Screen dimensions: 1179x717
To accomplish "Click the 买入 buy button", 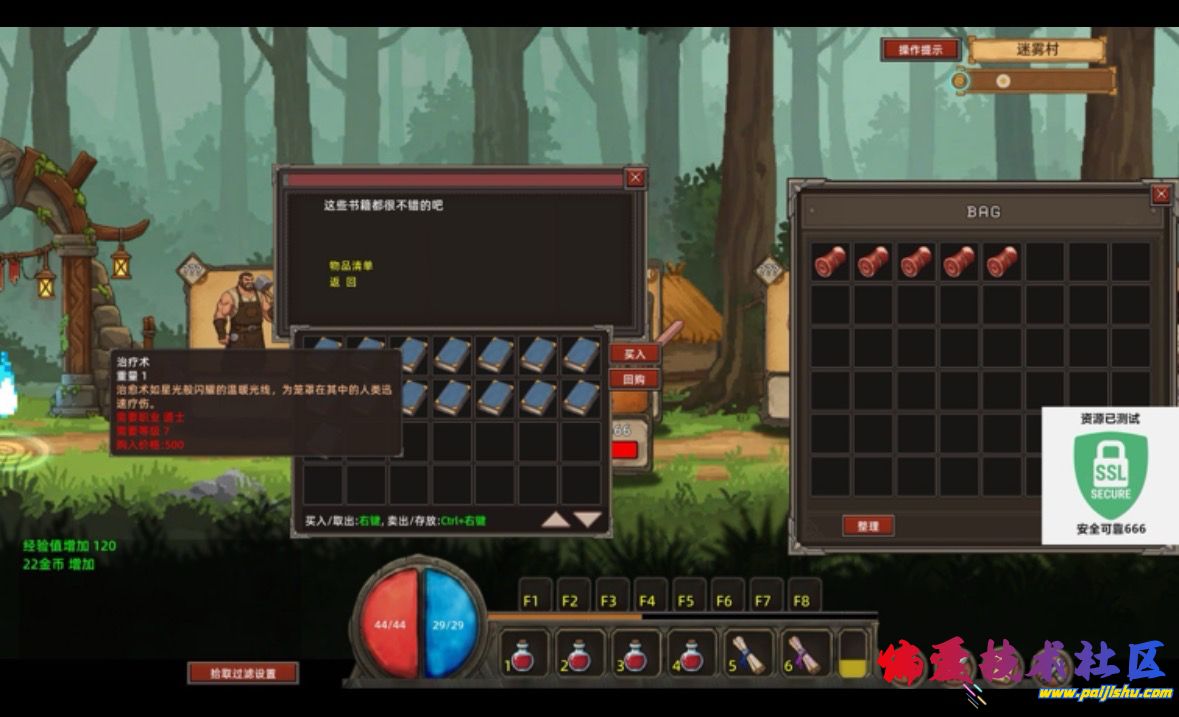I will click(x=634, y=354).
